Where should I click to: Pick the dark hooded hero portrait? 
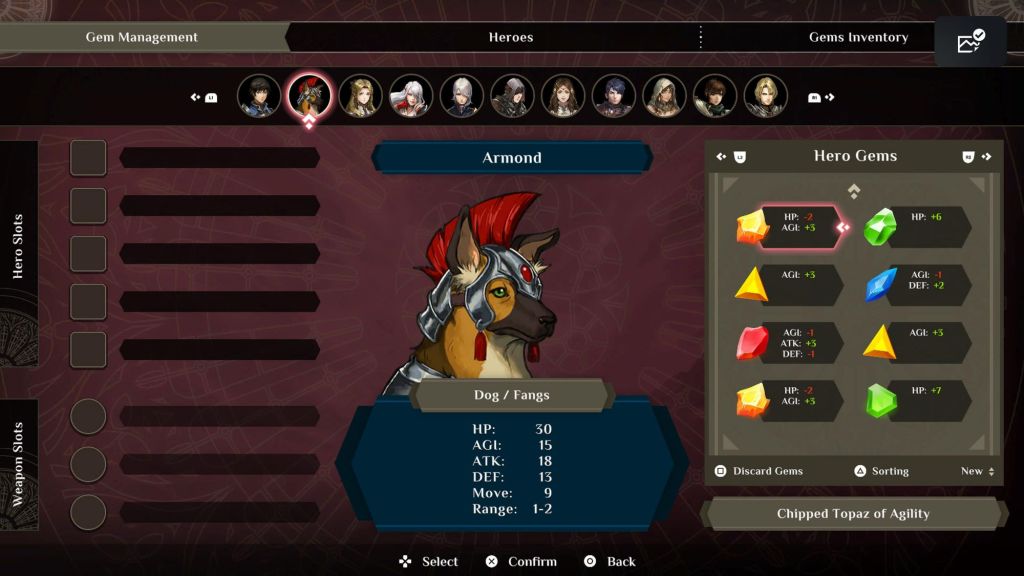pyautogui.click(x=513, y=96)
